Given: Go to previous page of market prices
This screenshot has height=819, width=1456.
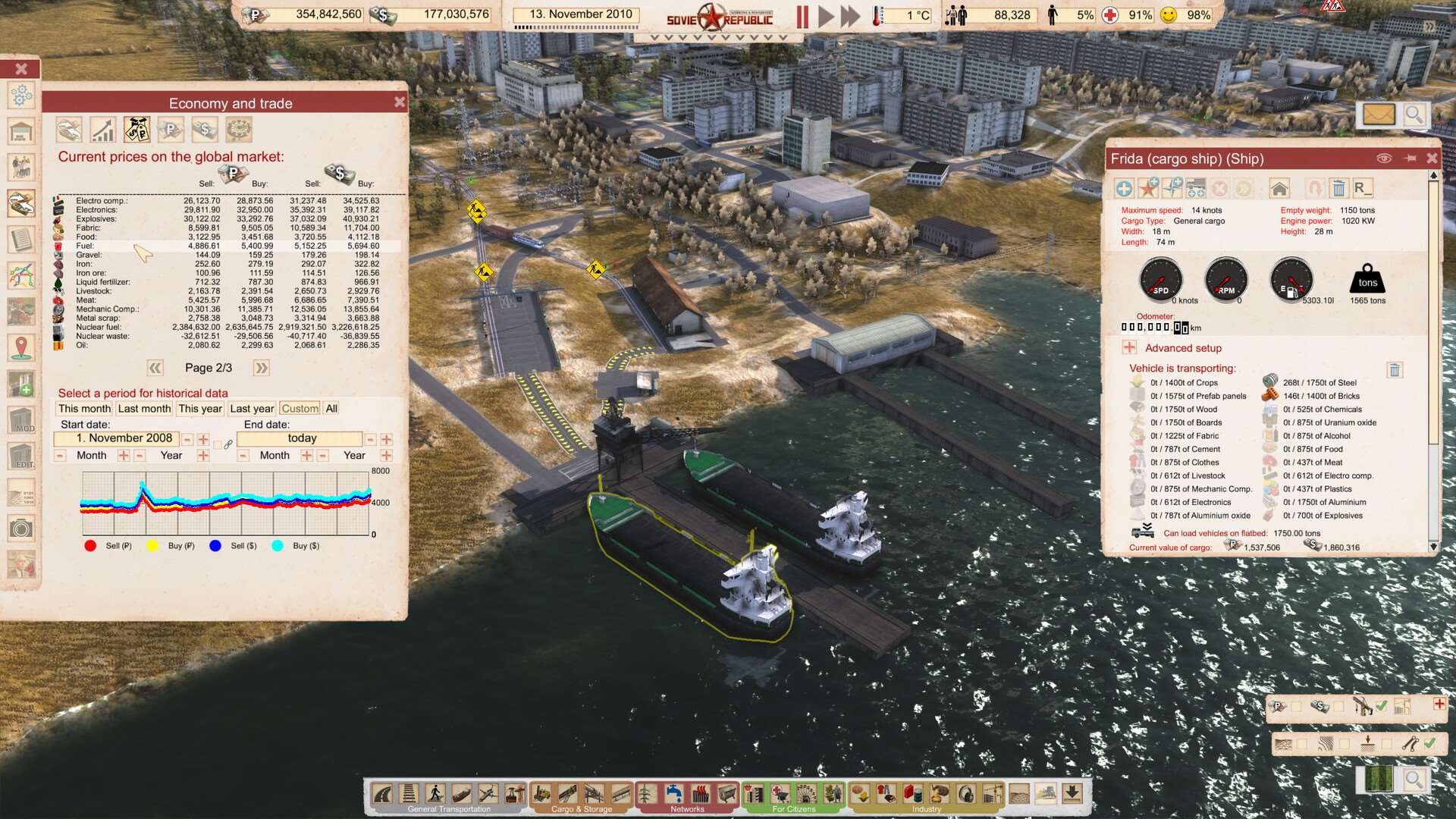Looking at the screenshot, I should [155, 368].
